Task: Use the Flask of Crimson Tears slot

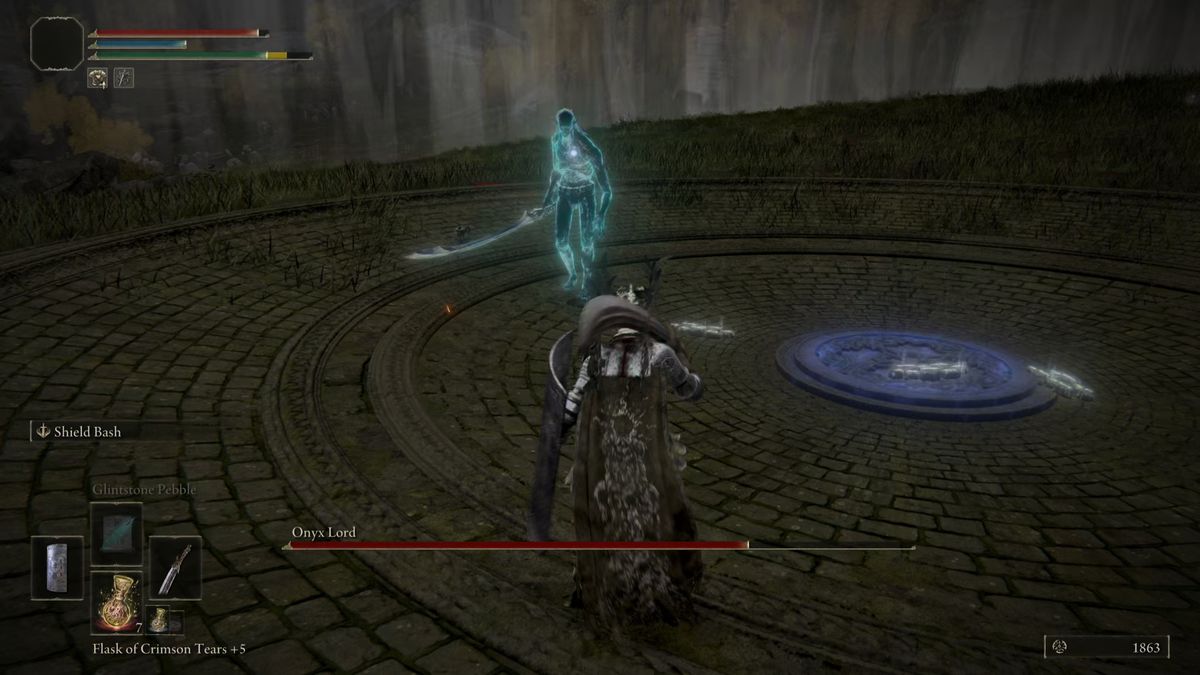Action: point(116,603)
